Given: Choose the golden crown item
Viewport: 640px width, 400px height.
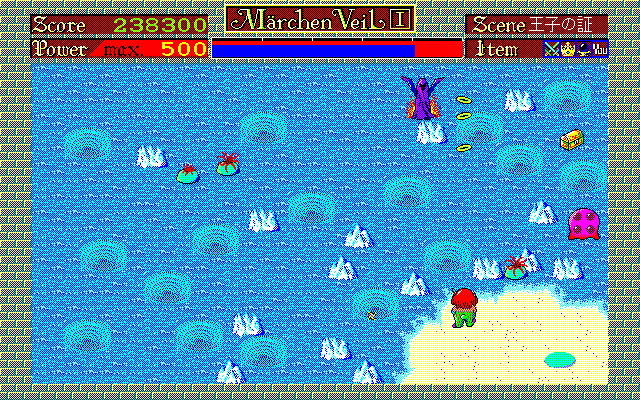Looking at the screenshot, I should tap(566, 48).
